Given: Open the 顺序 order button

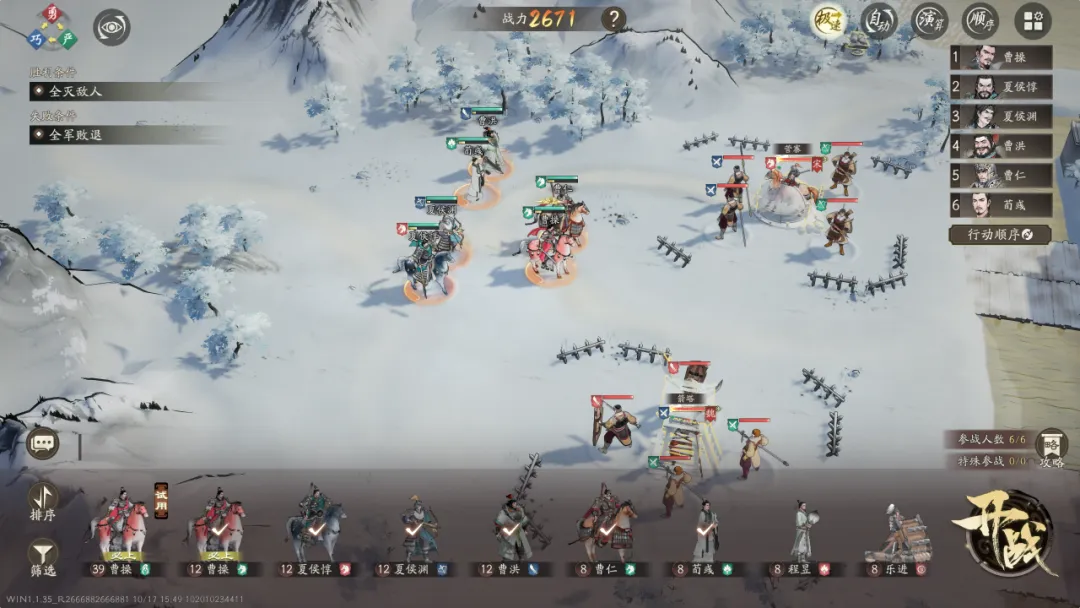Looking at the screenshot, I should pyautogui.click(x=980, y=21).
